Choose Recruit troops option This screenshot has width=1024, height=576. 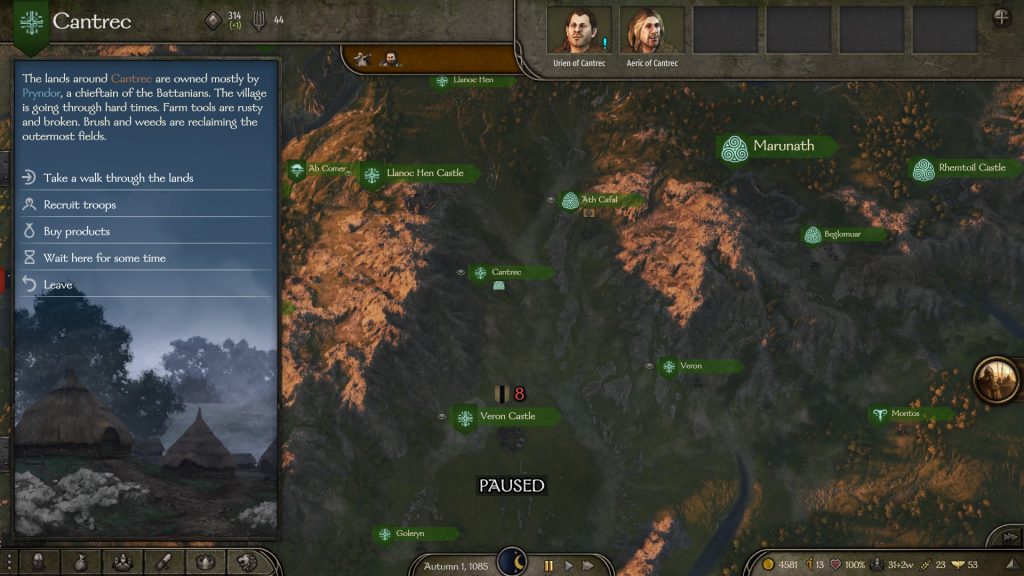pos(80,205)
